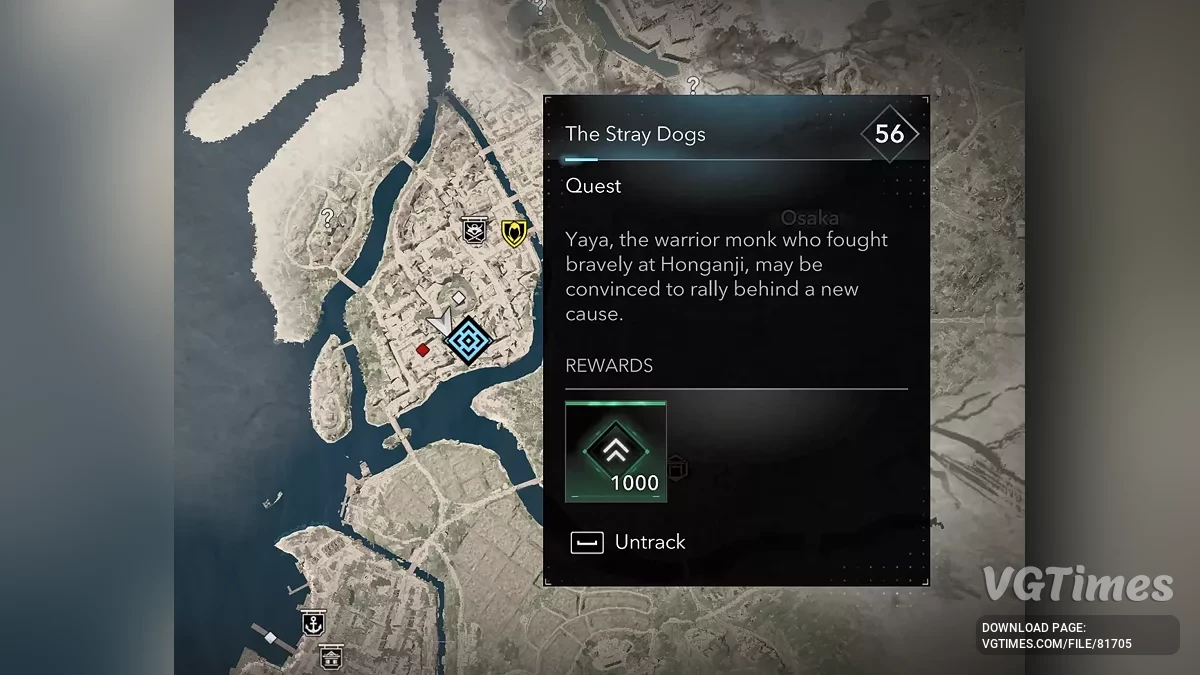This screenshot has width=1200, height=675.
Task: Open the house banner marker near the docks
Action: pos(331,657)
